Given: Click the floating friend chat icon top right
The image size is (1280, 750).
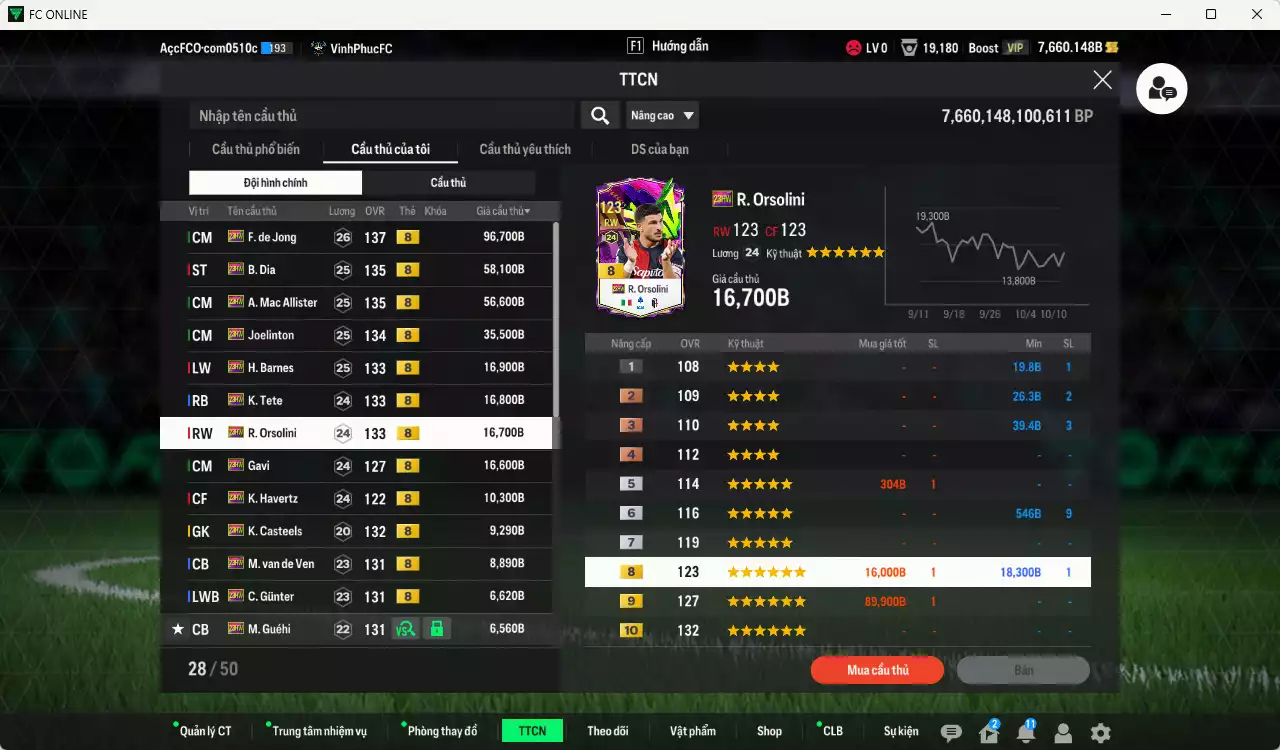Looking at the screenshot, I should [1161, 88].
